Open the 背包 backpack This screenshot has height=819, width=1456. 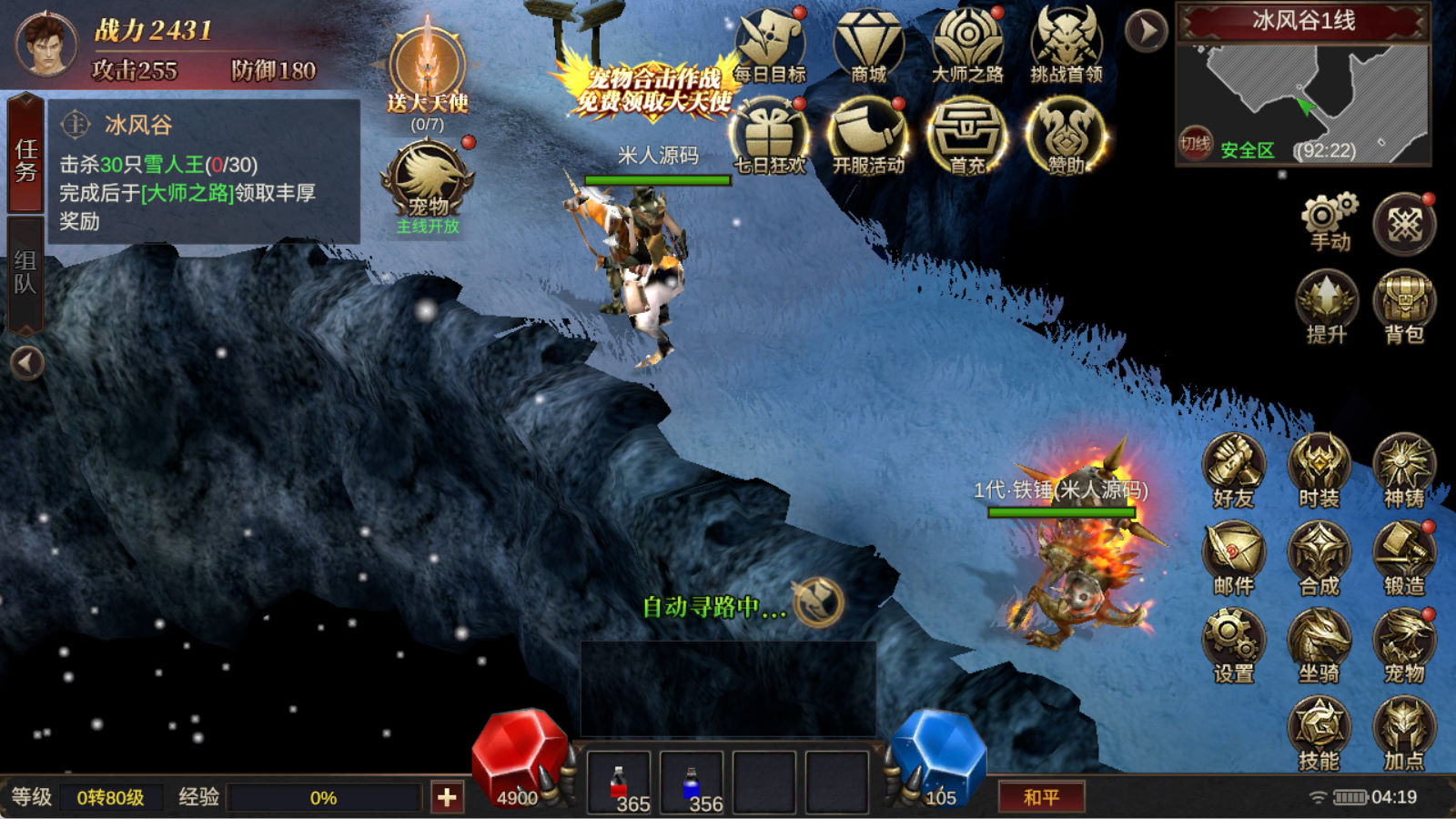1404,306
